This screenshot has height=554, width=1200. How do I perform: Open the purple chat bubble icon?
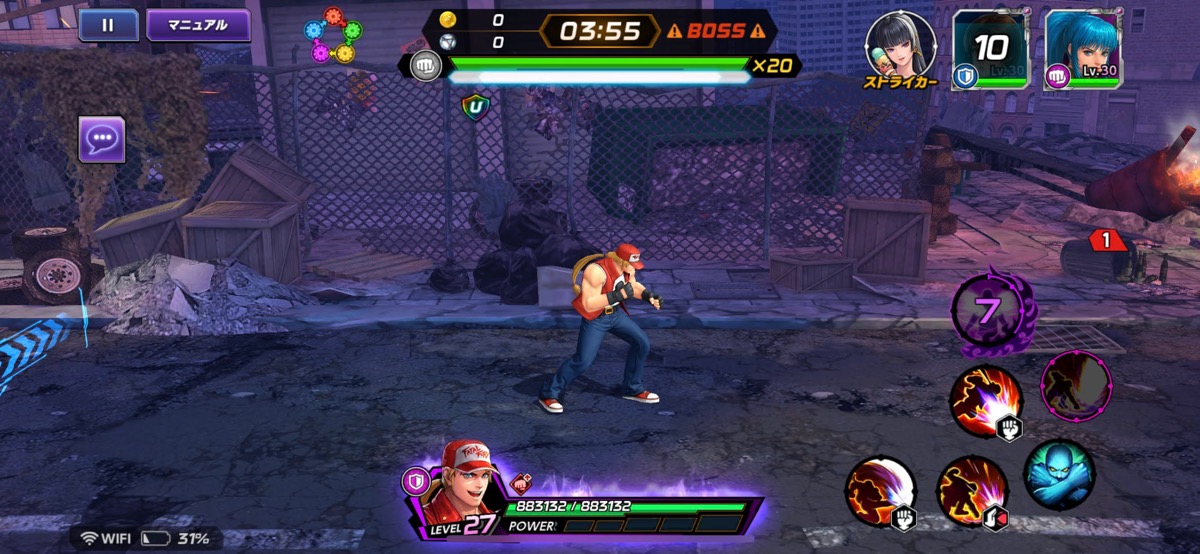pyautogui.click(x=102, y=139)
